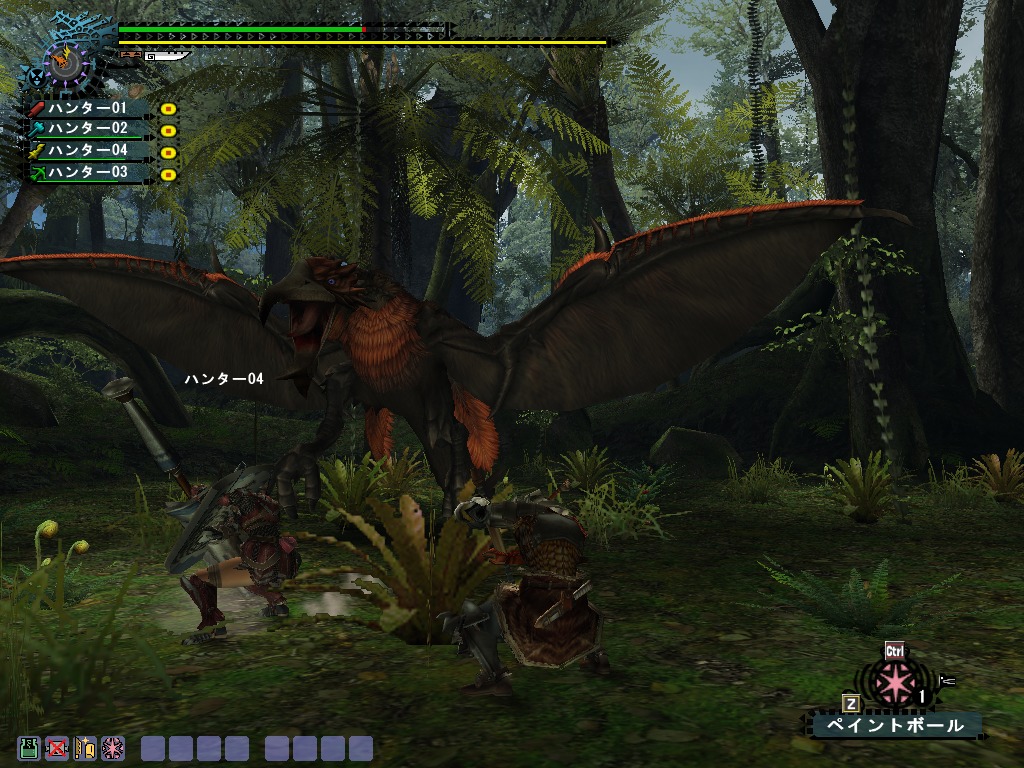This screenshot has height=768, width=1024.
Task: Click the ハンター04 entry in party list
Action: click(x=88, y=151)
